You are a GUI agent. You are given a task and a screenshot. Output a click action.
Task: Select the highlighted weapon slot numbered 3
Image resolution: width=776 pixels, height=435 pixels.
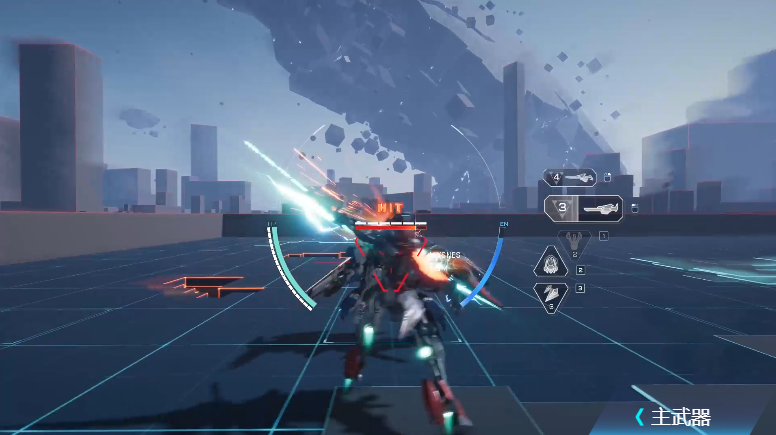585,208
